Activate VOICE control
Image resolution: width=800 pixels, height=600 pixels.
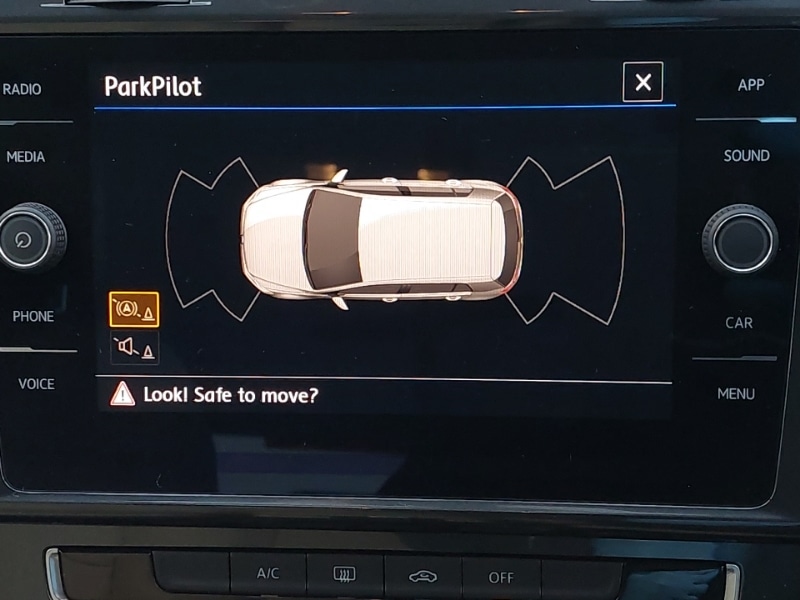tap(36, 384)
